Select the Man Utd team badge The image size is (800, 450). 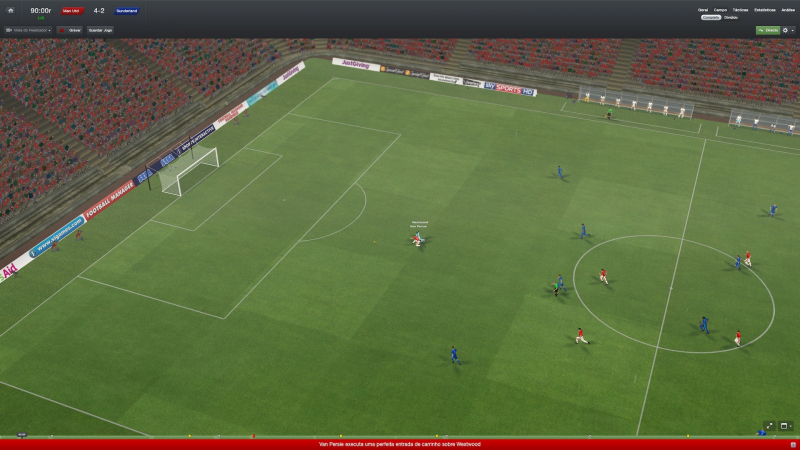72,11
